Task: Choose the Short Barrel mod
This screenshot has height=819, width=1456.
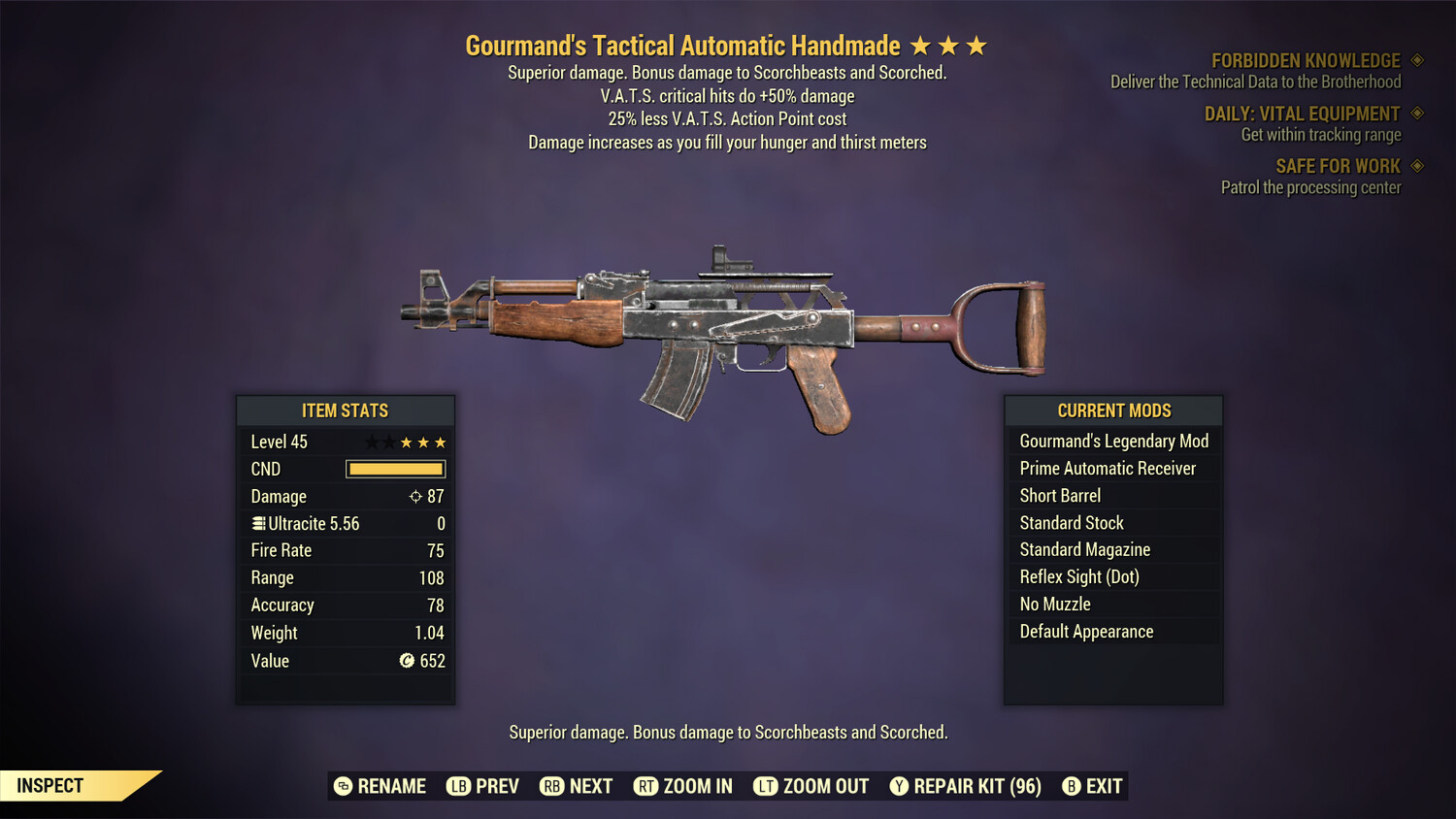Action: (1060, 496)
